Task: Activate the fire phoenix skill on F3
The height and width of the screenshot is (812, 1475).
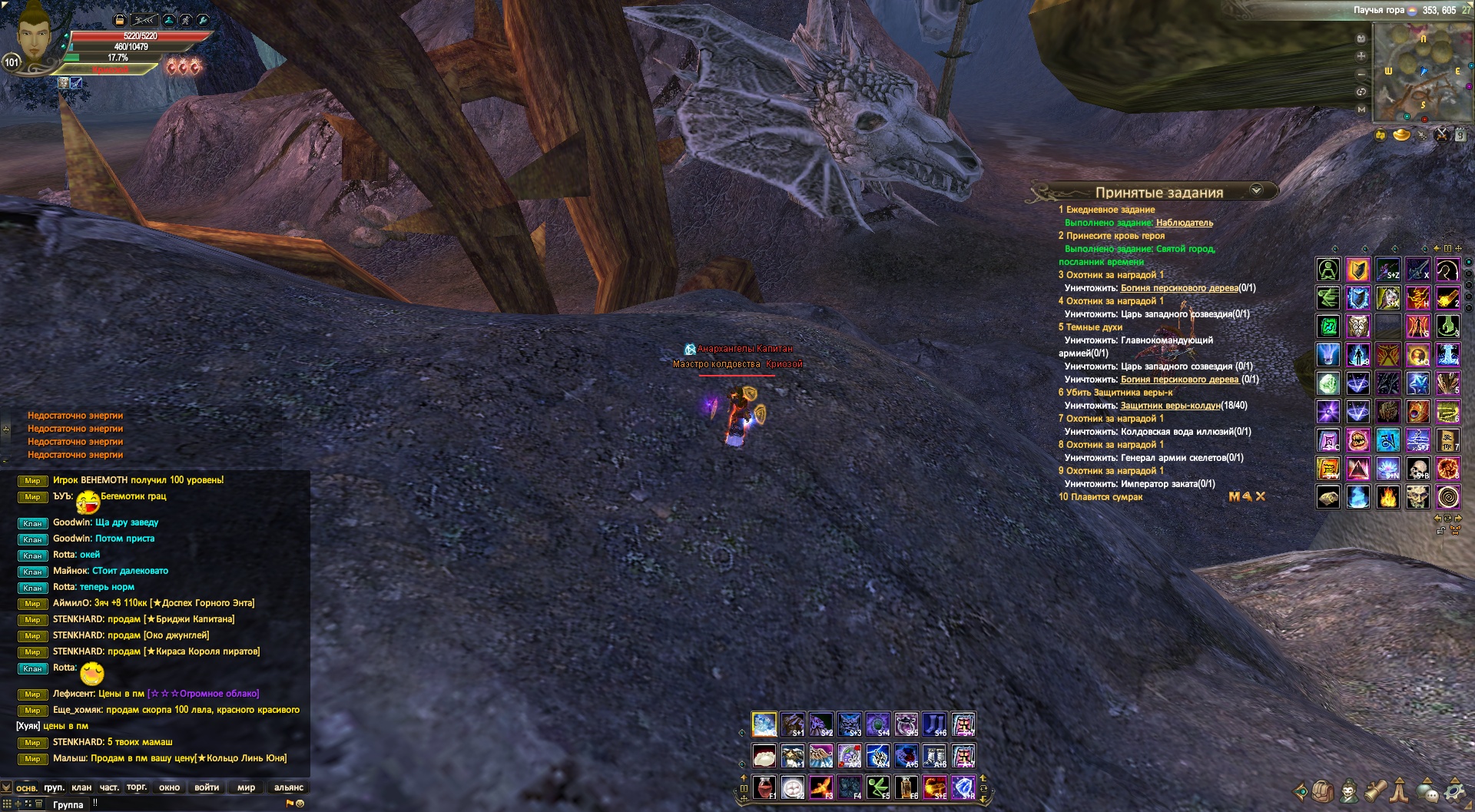Action: point(820,787)
